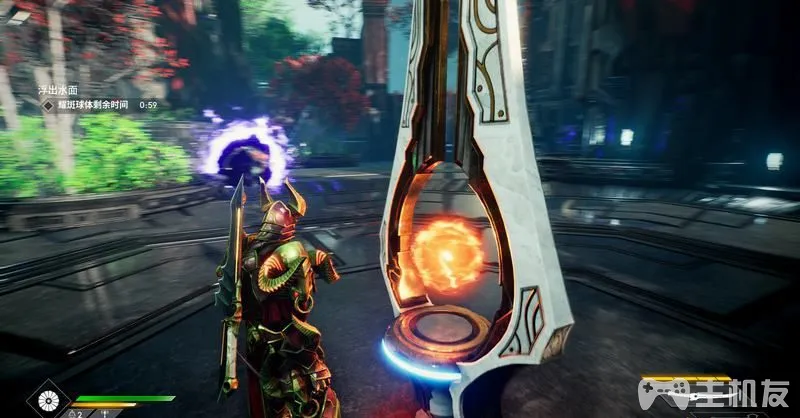Click the white circular class emblem
The image size is (800, 418).
[46, 401]
